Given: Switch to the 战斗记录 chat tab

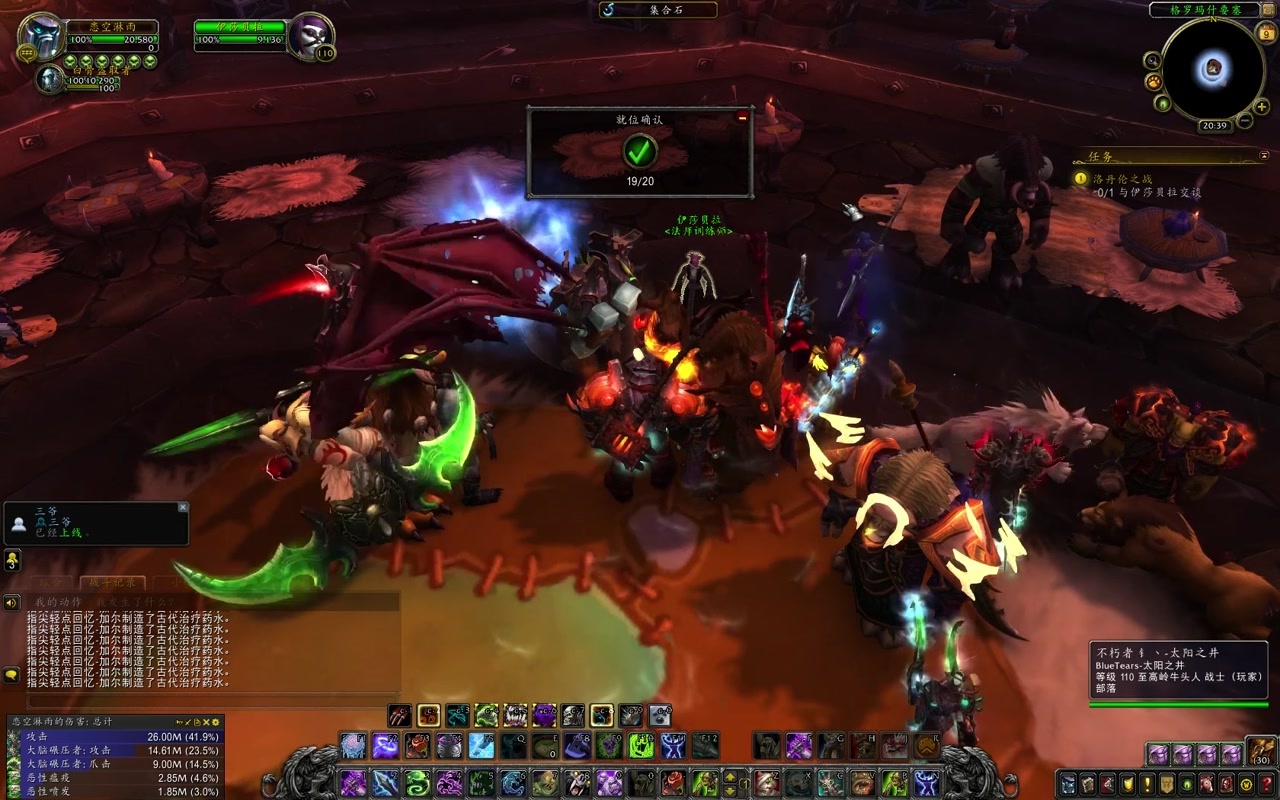Looking at the screenshot, I should tap(112, 583).
